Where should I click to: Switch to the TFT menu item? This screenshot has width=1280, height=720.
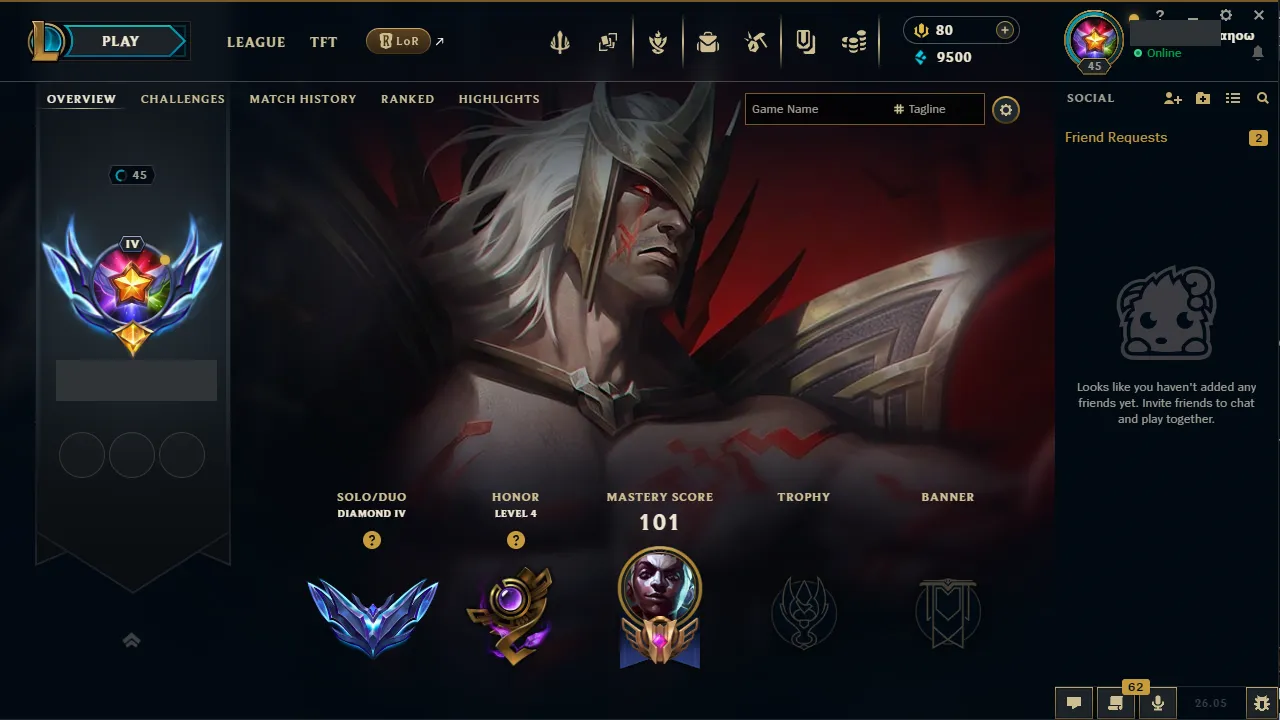coord(323,42)
